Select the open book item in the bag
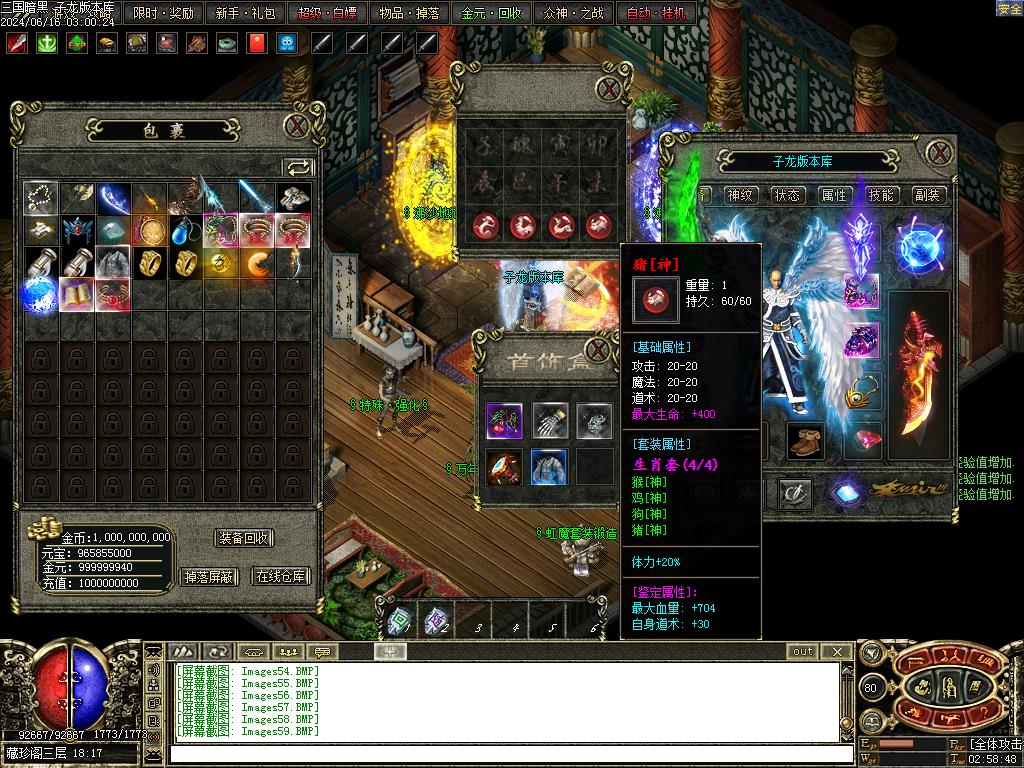 click(x=77, y=294)
